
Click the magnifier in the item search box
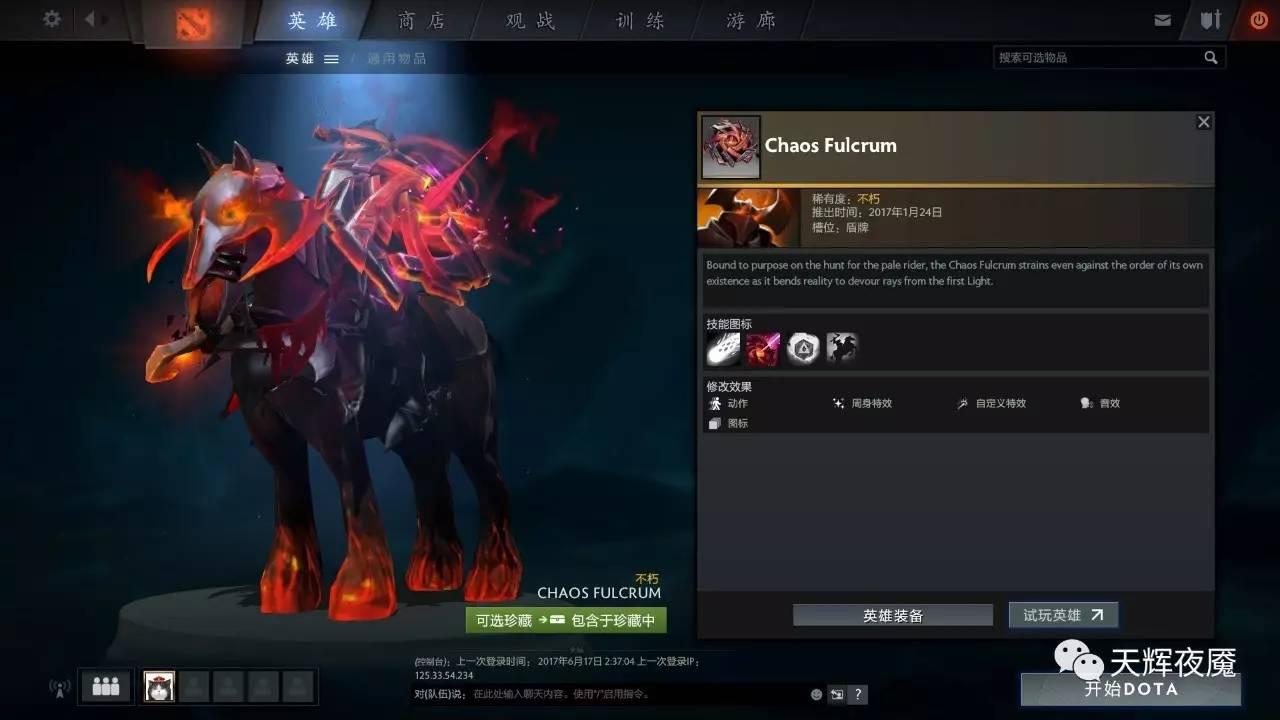[x=1211, y=57]
